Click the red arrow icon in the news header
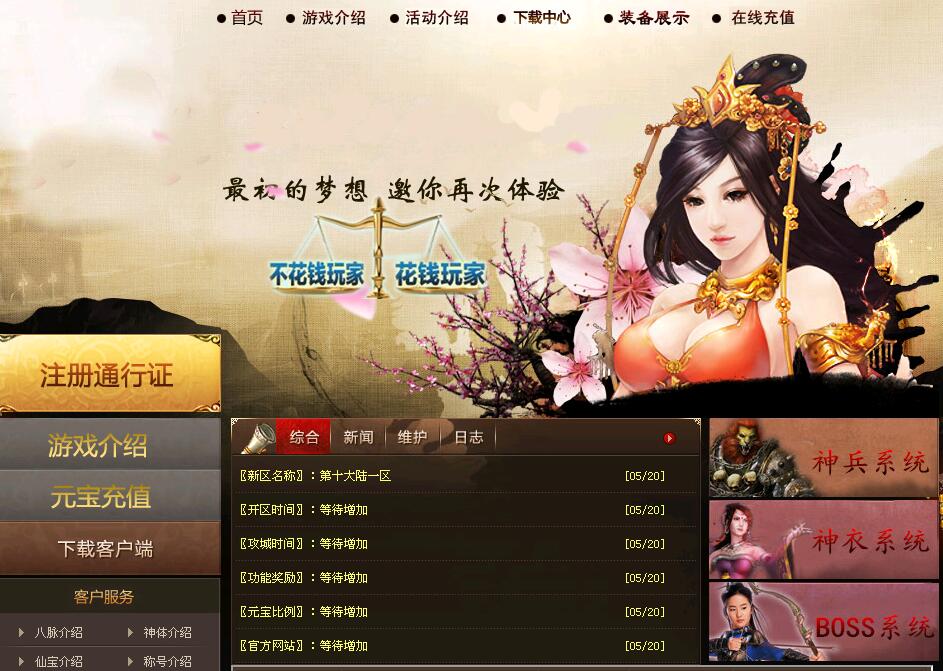The width and height of the screenshot is (943, 671). point(669,438)
